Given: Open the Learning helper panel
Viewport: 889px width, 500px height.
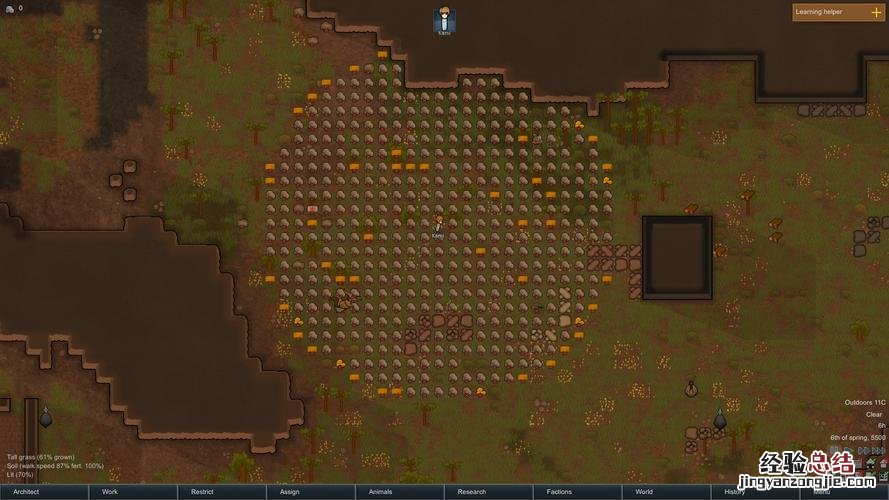Looking at the screenshot, I should point(838,12).
